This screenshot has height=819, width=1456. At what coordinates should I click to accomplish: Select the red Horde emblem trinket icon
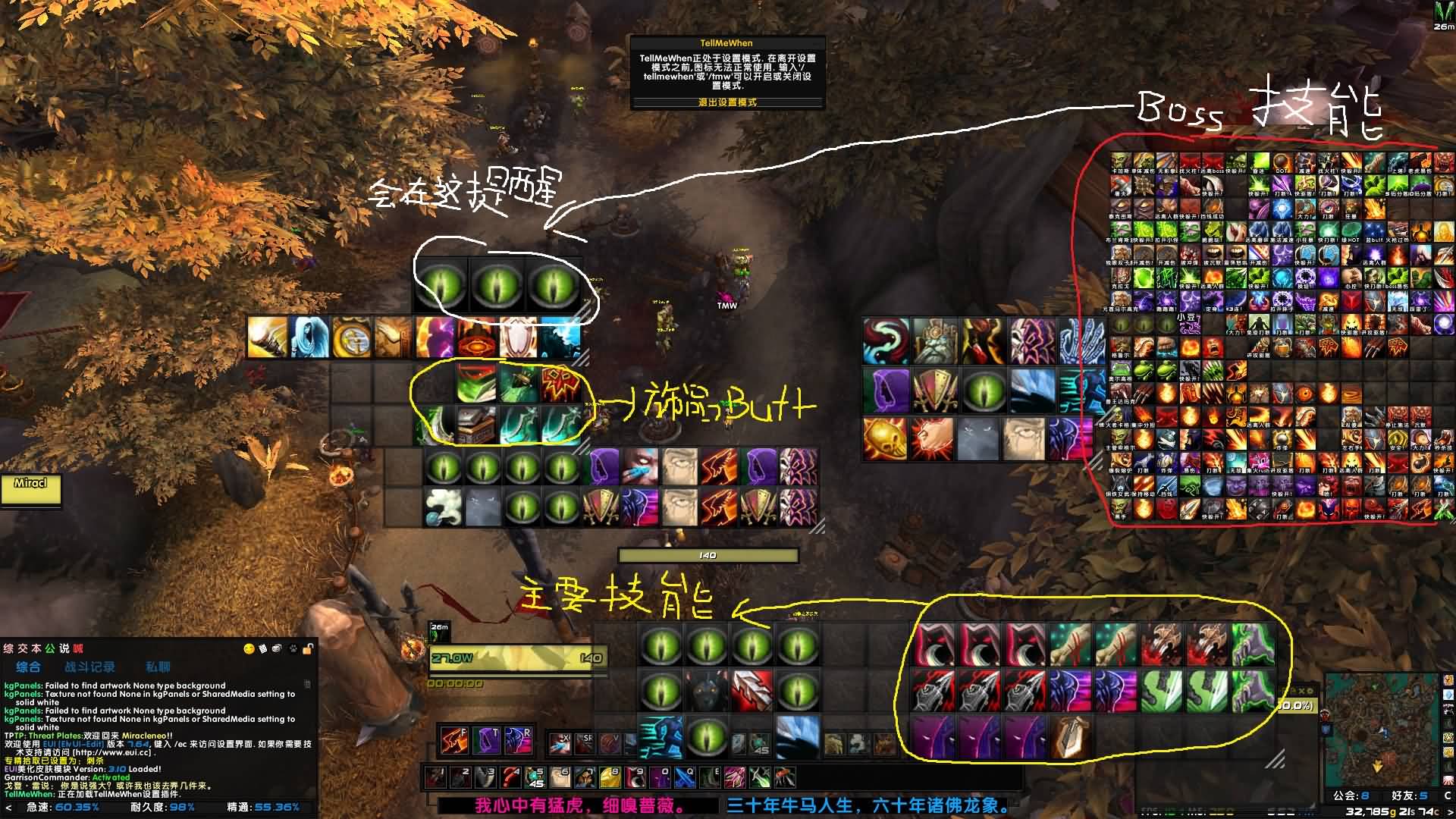click(x=560, y=384)
